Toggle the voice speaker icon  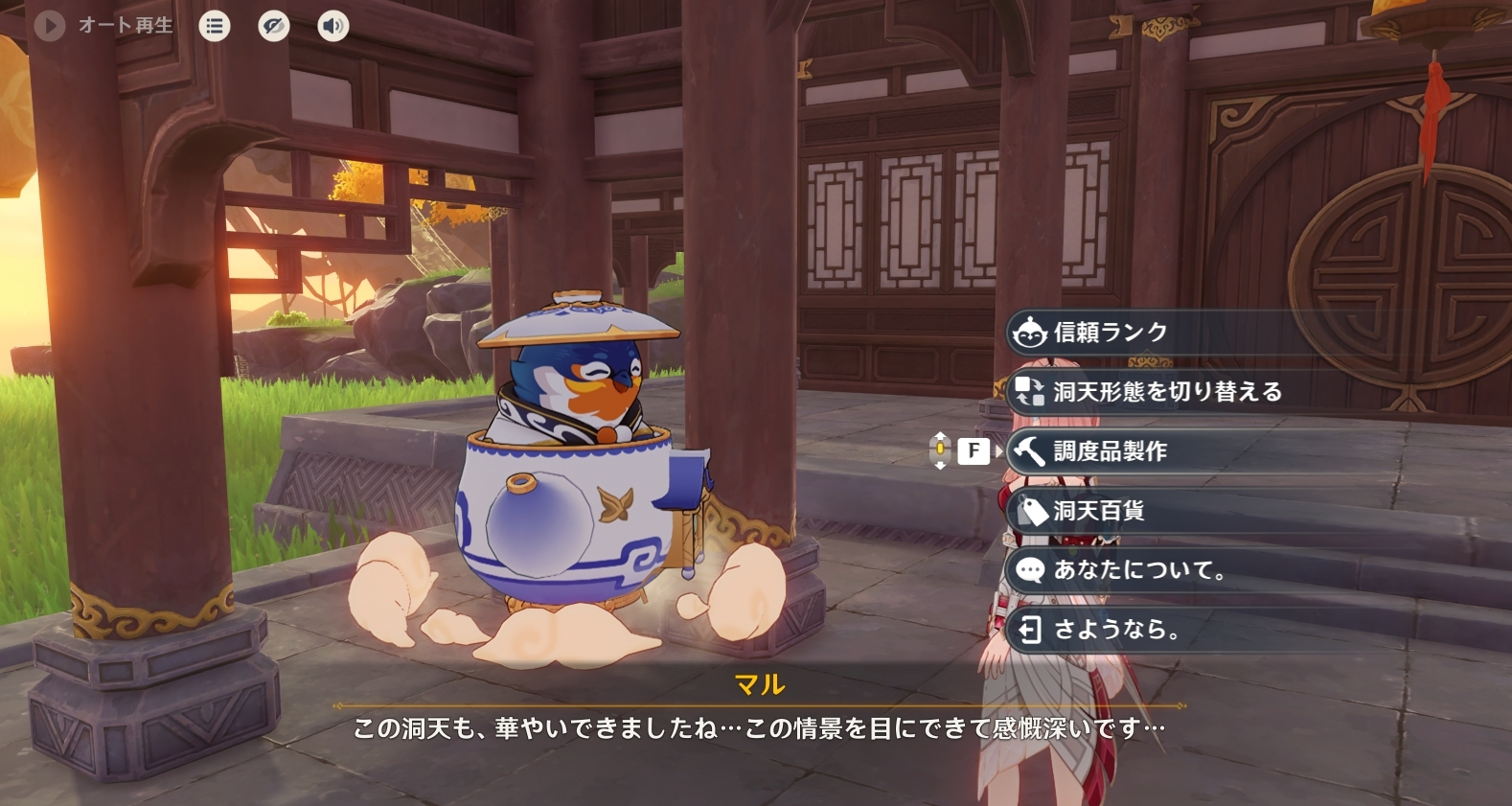[x=333, y=26]
